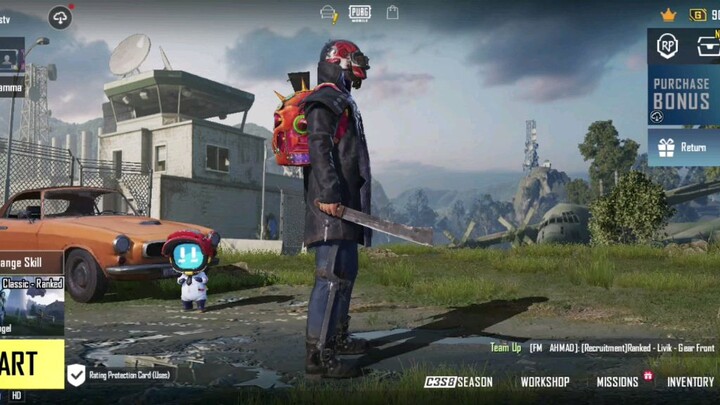720x405 pixels.
Task: Open the shopping bag icon near the logo
Action: click(393, 13)
